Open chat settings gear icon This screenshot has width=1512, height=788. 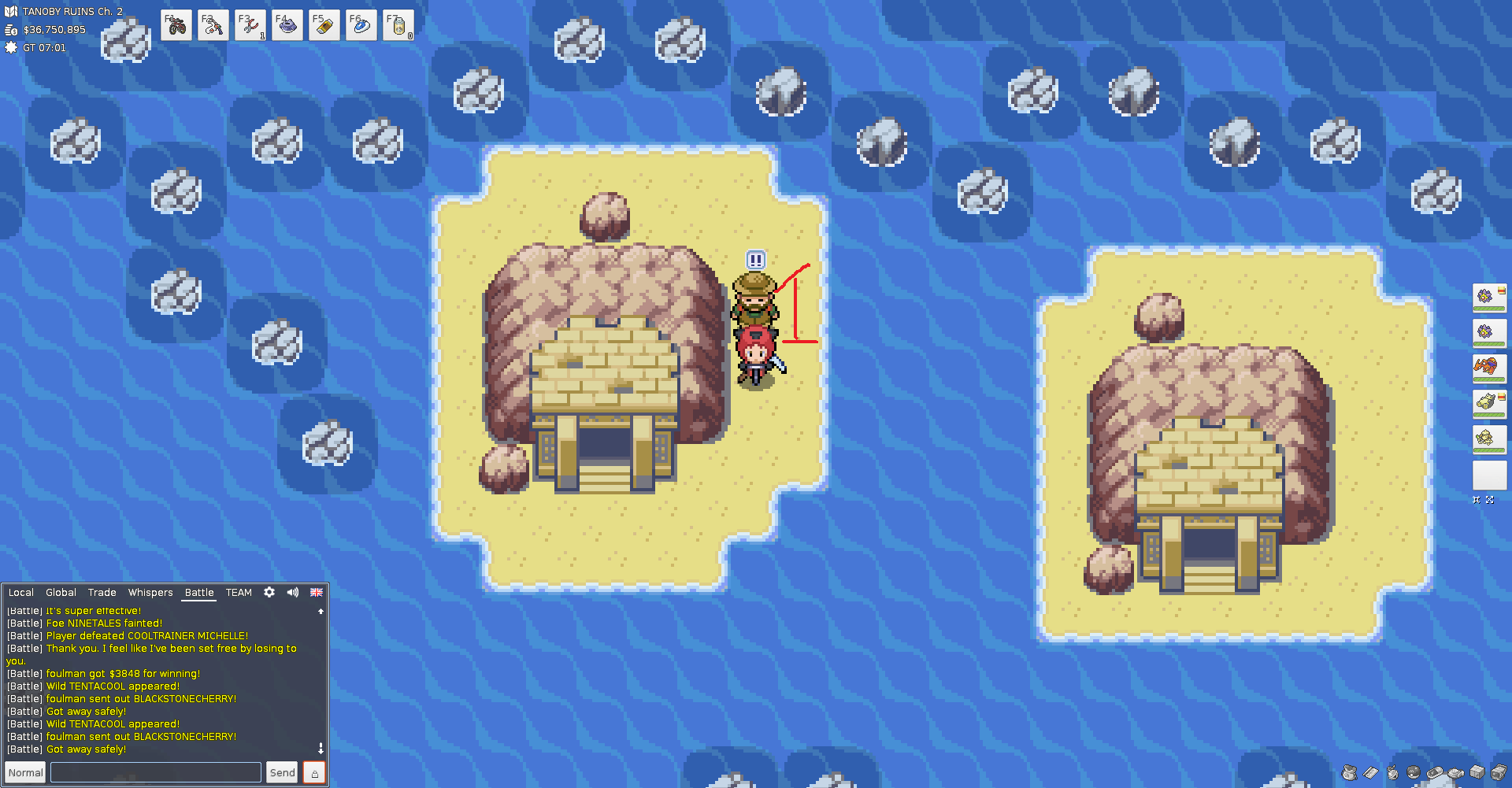pos(269,592)
